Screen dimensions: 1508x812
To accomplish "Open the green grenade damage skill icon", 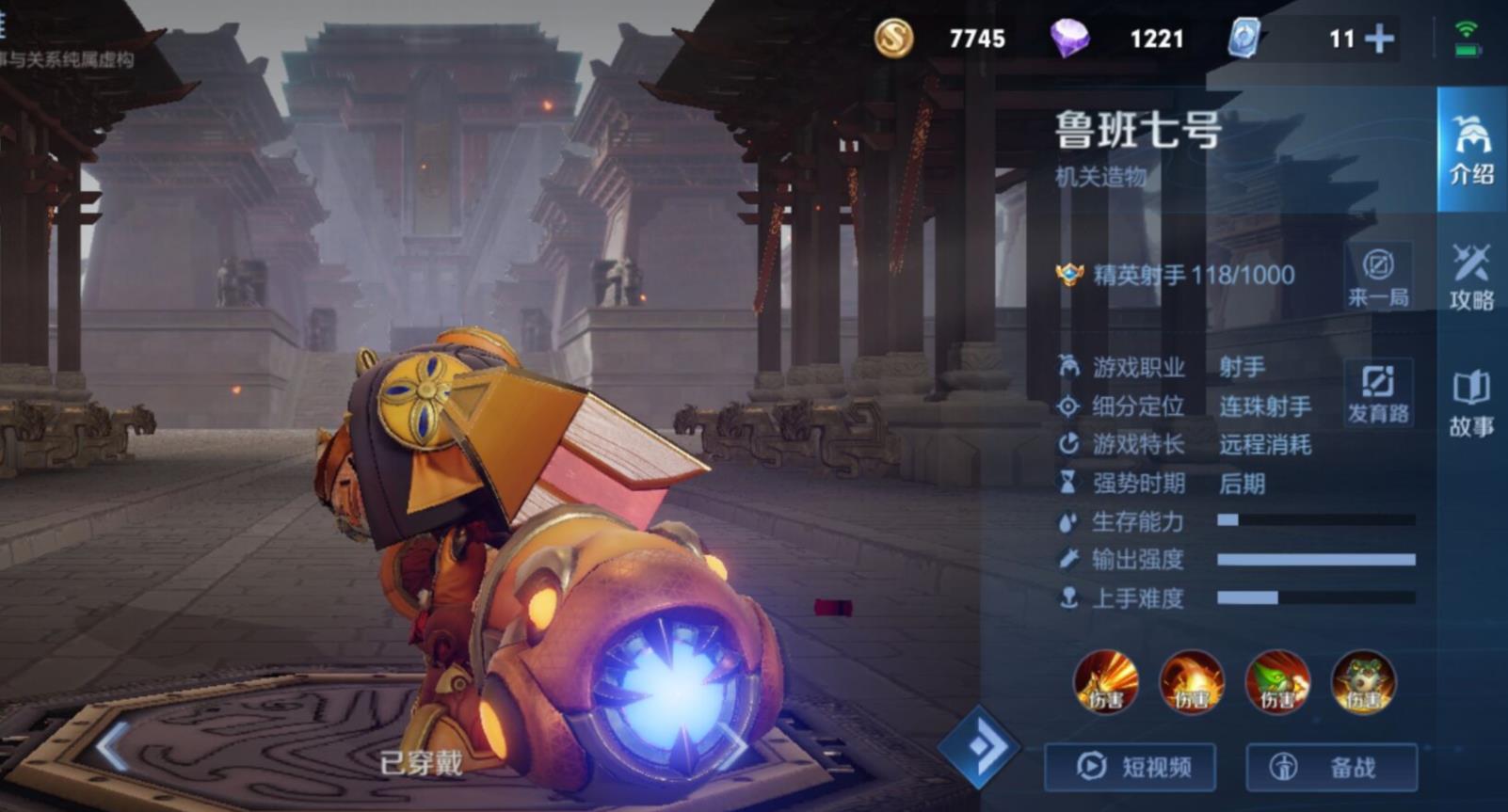I will tap(1276, 684).
